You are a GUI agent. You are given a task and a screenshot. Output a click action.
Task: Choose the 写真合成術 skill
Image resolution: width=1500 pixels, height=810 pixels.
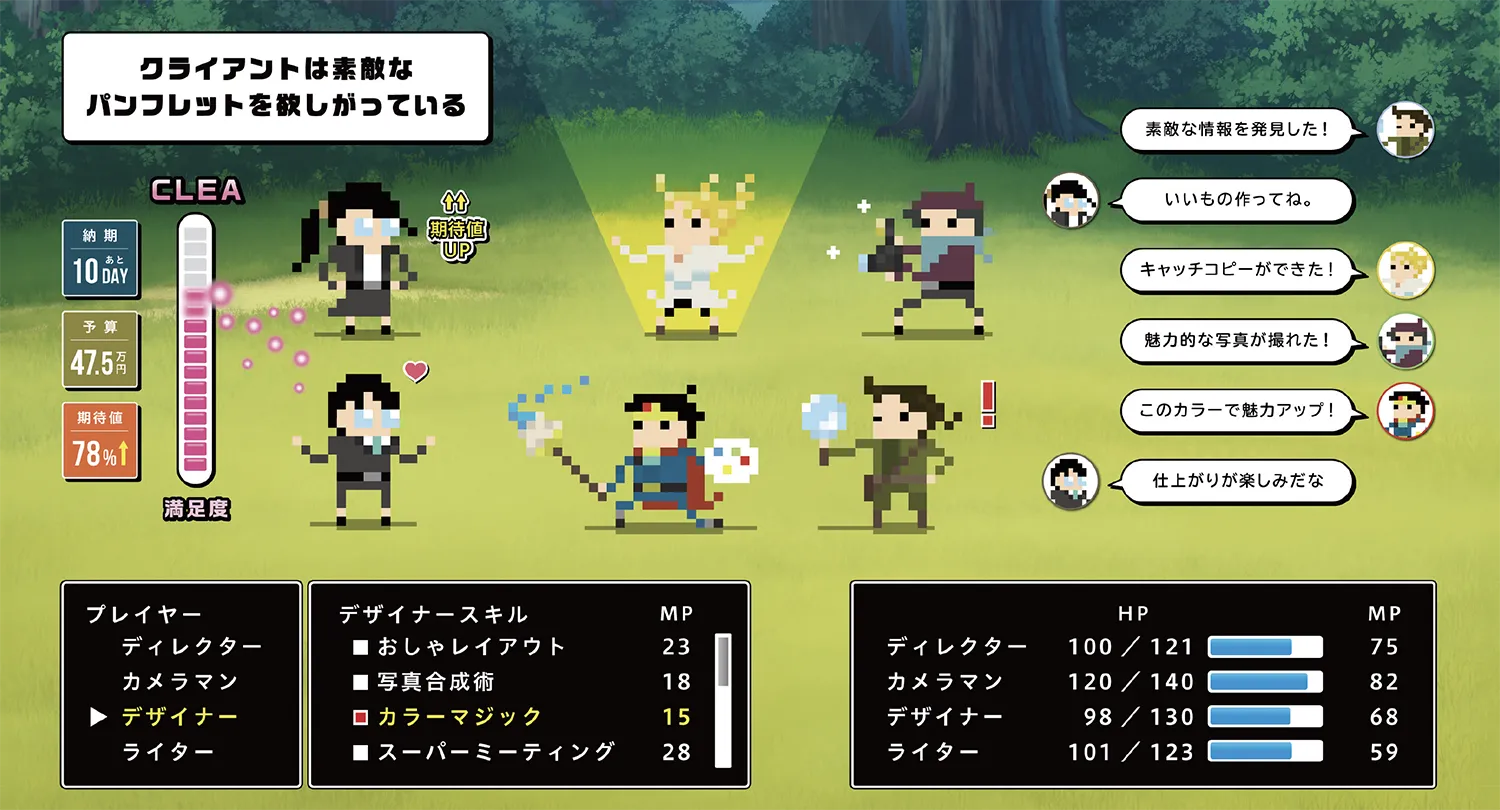click(435, 682)
